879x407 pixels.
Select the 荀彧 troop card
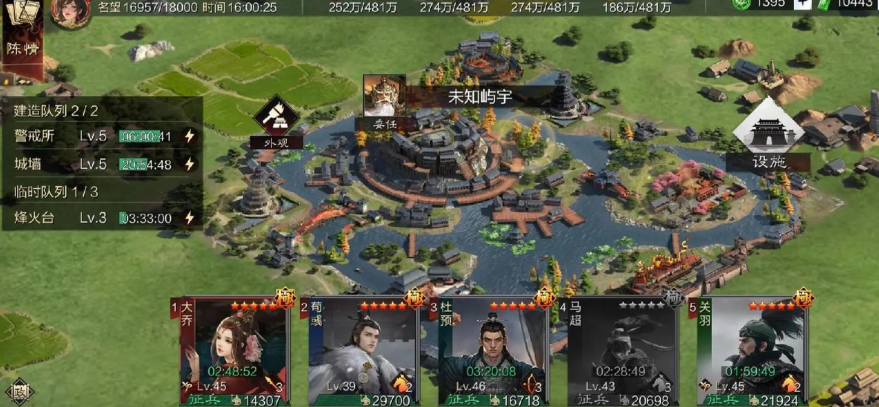tap(362, 352)
